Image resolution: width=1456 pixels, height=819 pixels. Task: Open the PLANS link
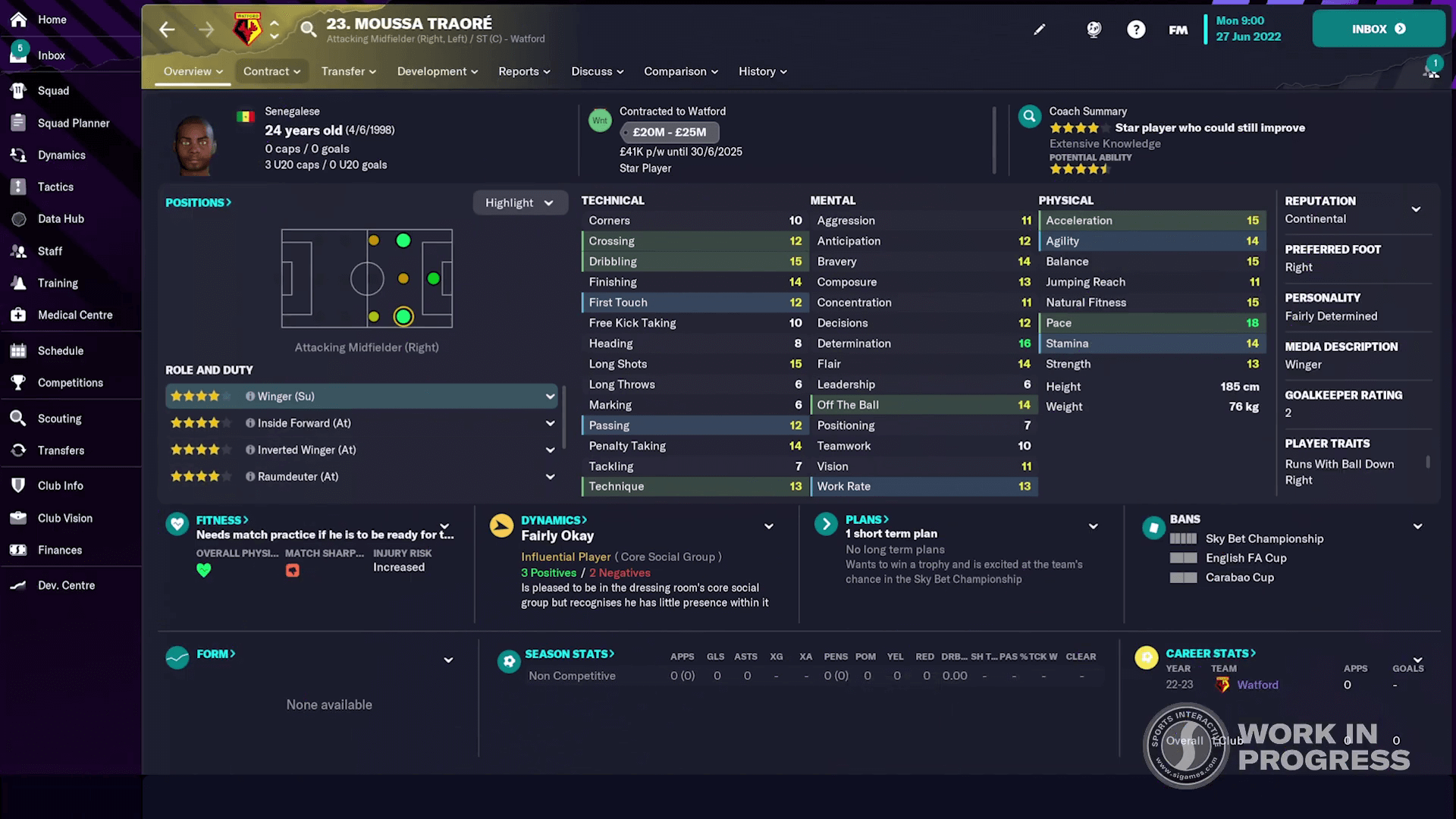tap(866, 519)
